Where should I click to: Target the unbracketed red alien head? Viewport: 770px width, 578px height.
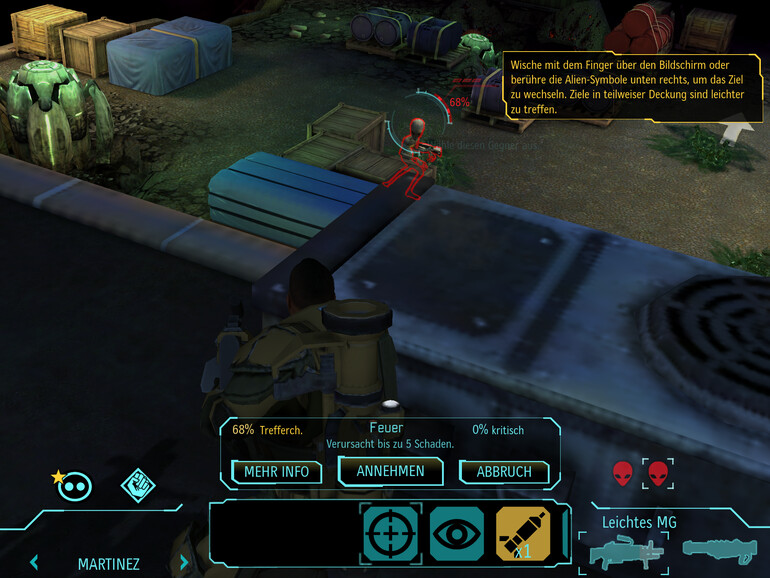click(x=623, y=474)
